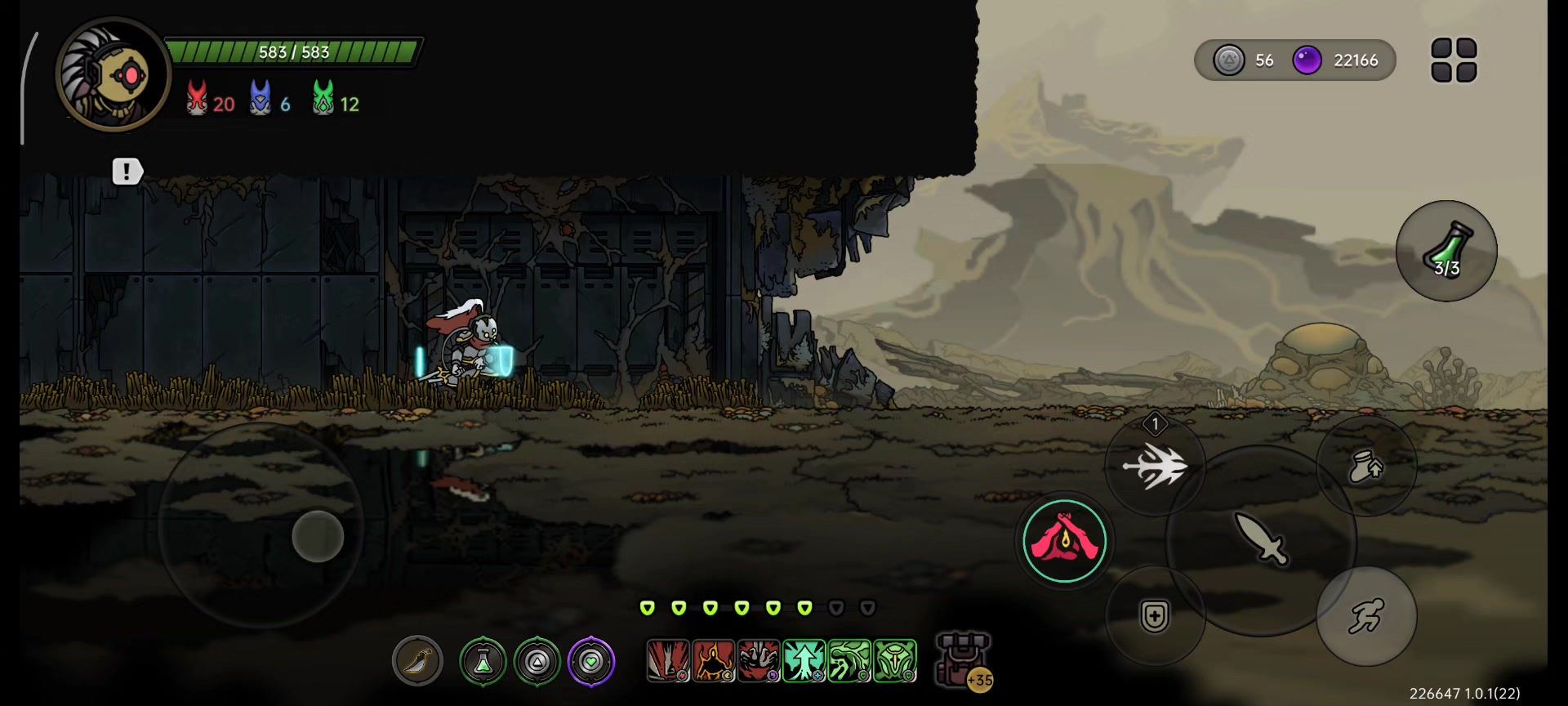This screenshot has height=706, width=1568.
Task: Open the backpack inventory with +35 badge
Action: tap(963, 659)
